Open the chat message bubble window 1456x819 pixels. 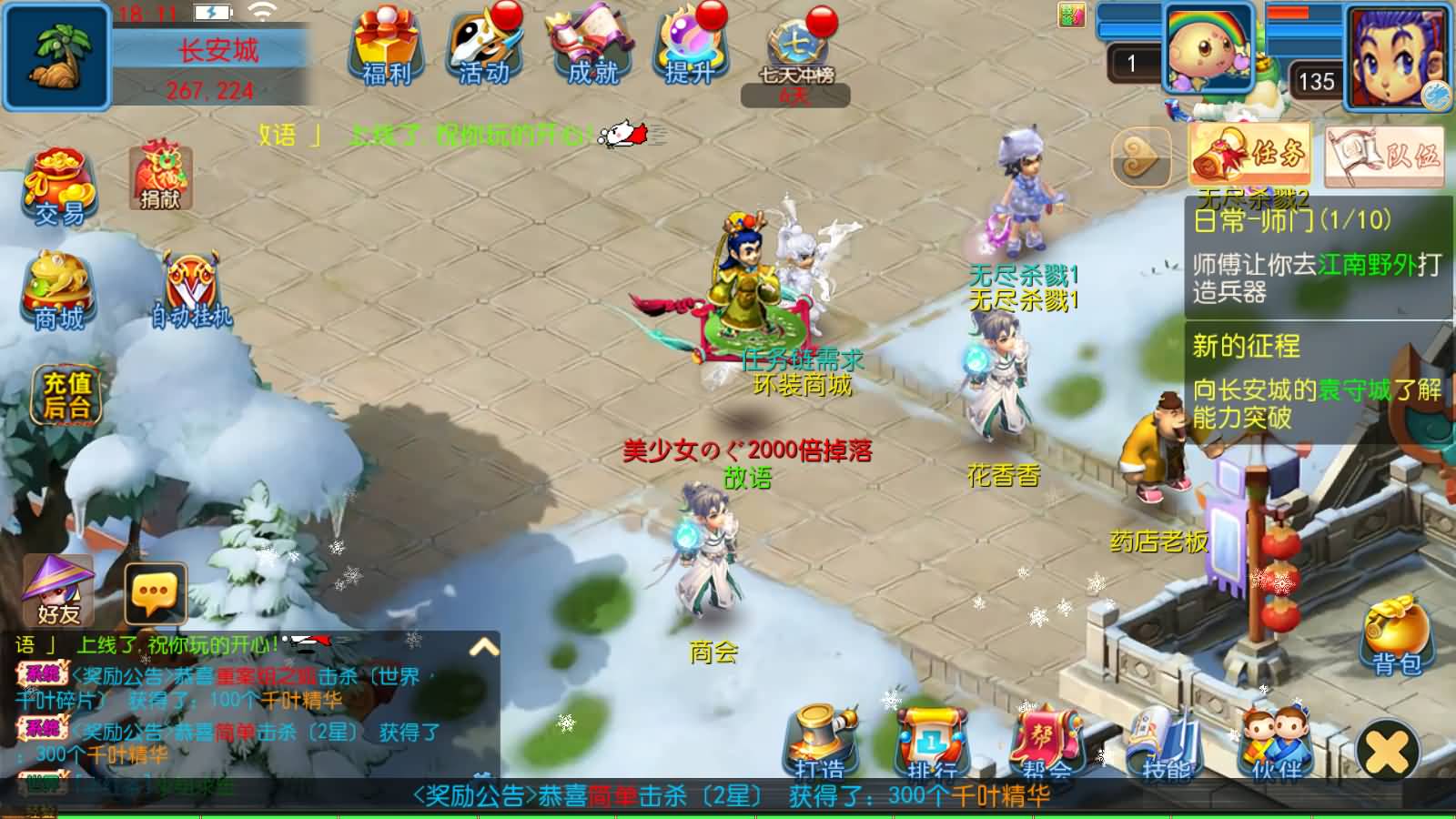point(155,591)
